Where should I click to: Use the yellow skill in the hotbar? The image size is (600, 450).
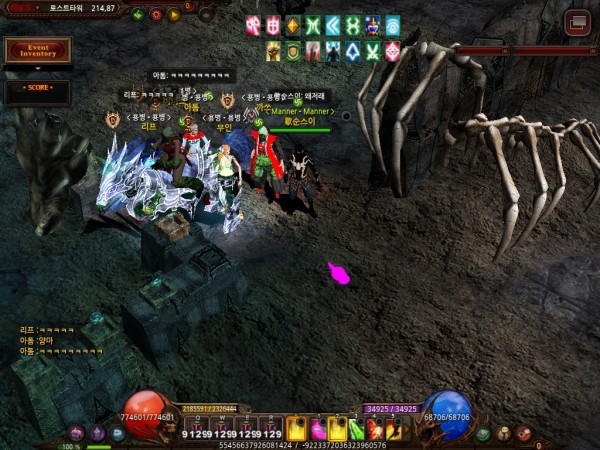coord(296,428)
